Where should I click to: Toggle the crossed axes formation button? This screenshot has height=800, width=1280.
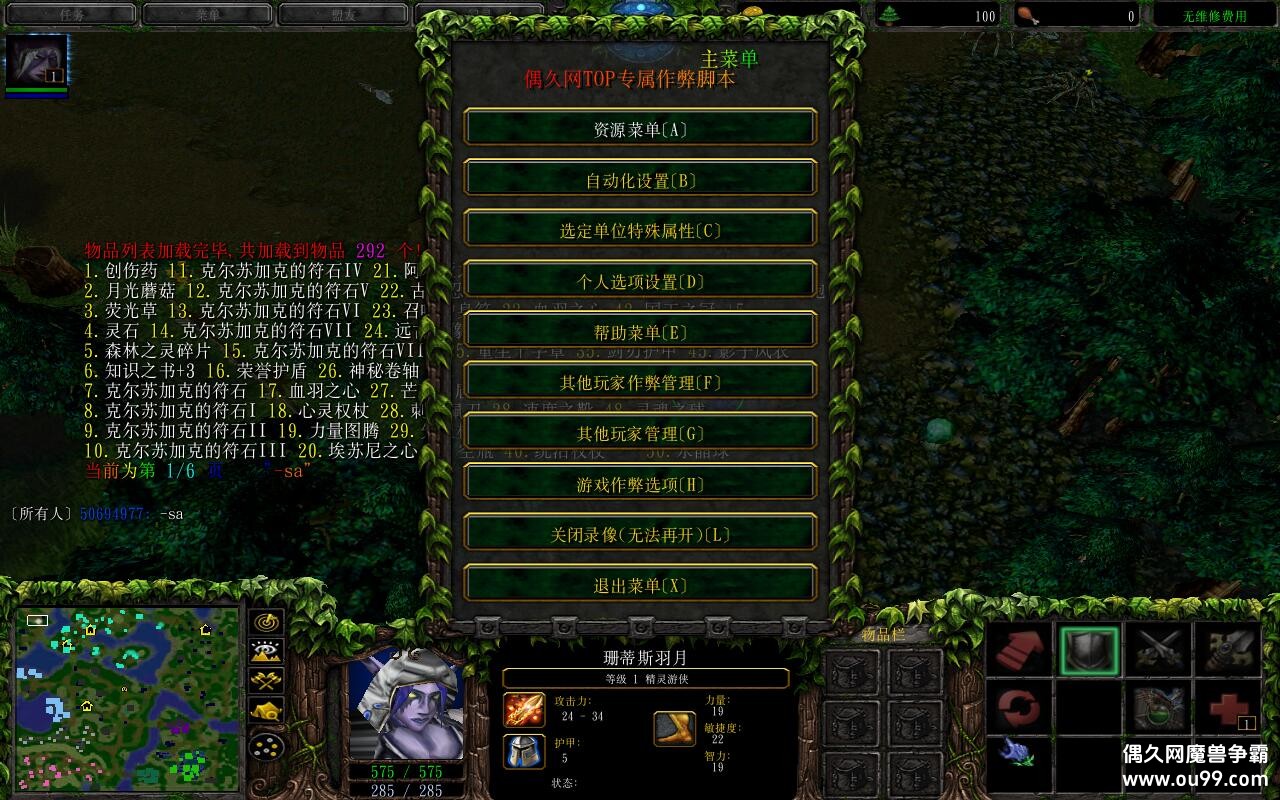click(266, 680)
